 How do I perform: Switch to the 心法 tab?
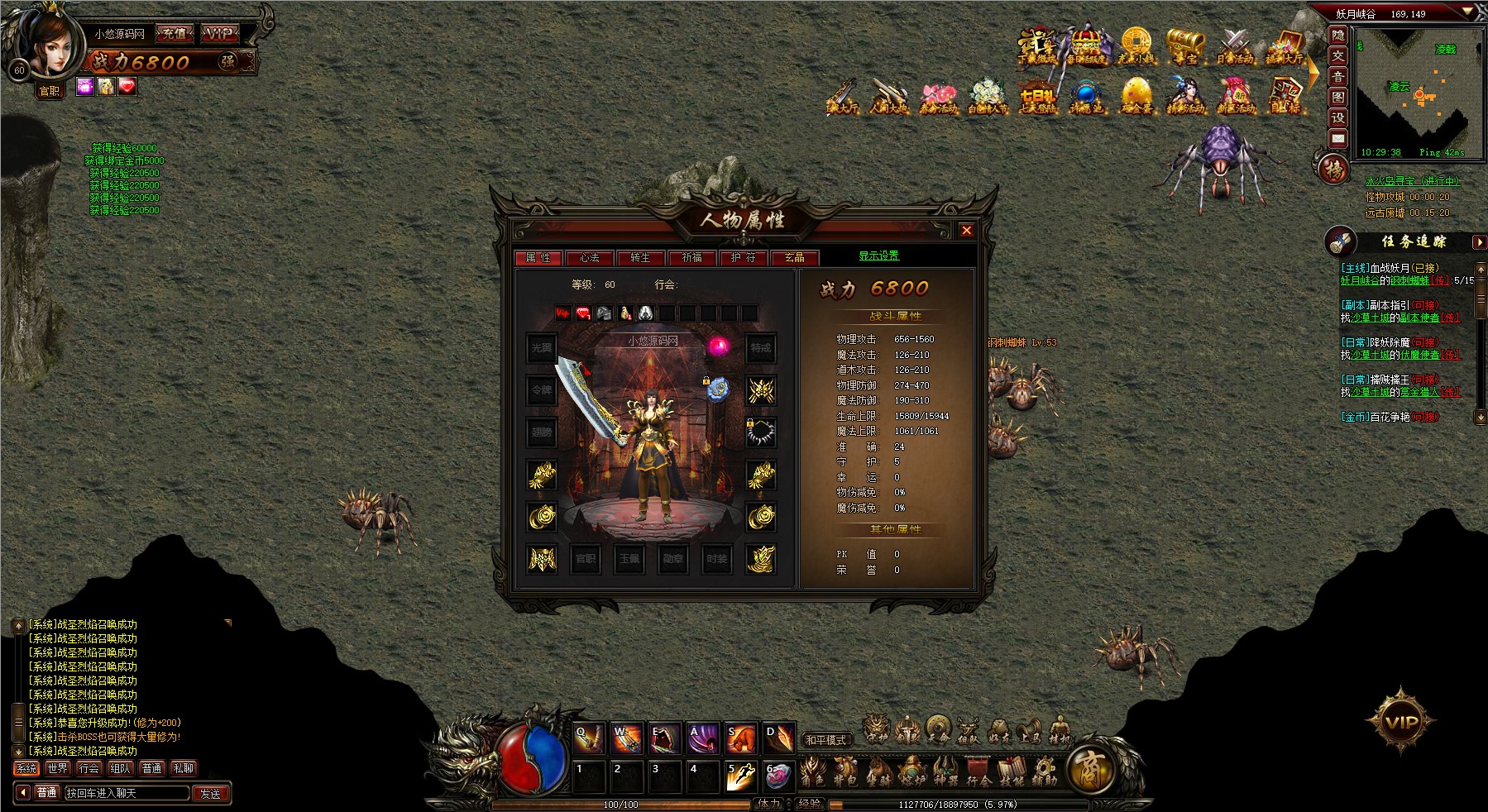590,258
